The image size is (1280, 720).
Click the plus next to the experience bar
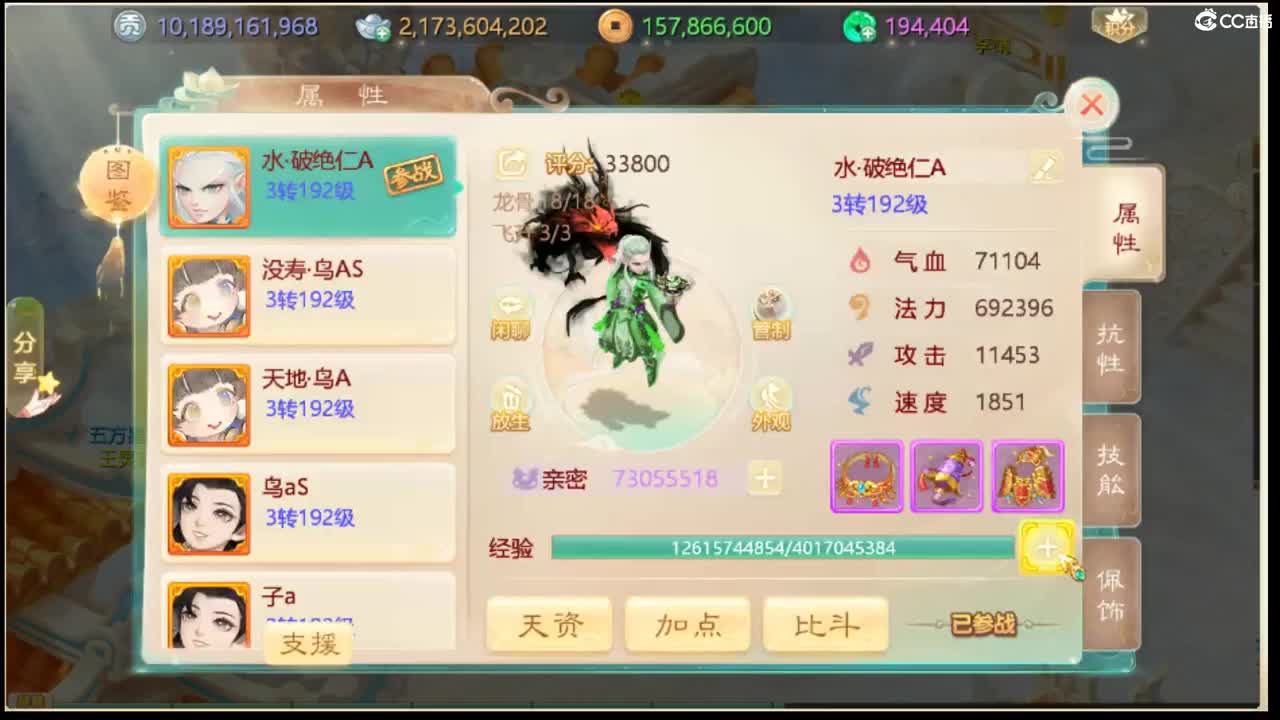[1046, 548]
